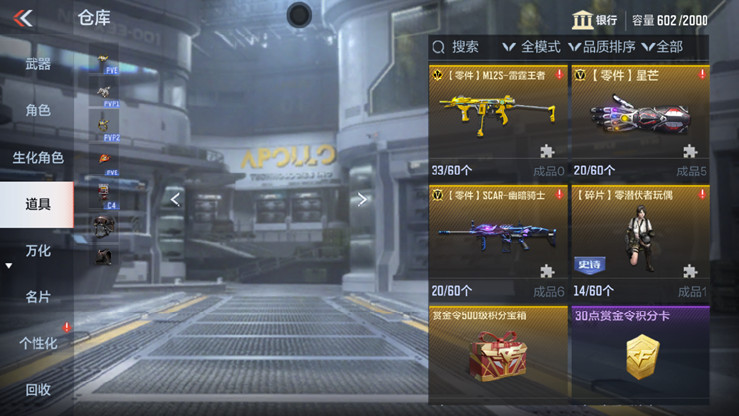The height and width of the screenshot is (416, 739).
Task: Open the 品质排序 sort dropdown
Action: coord(603,47)
